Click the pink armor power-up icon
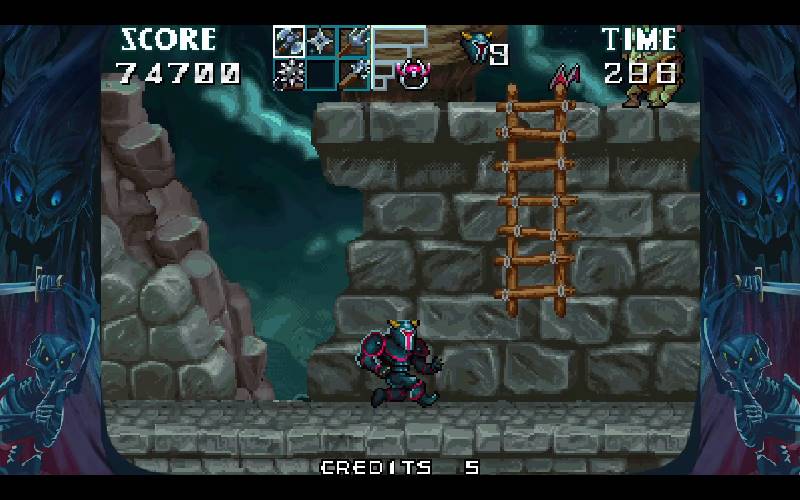The height and width of the screenshot is (500, 800). click(x=412, y=73)
